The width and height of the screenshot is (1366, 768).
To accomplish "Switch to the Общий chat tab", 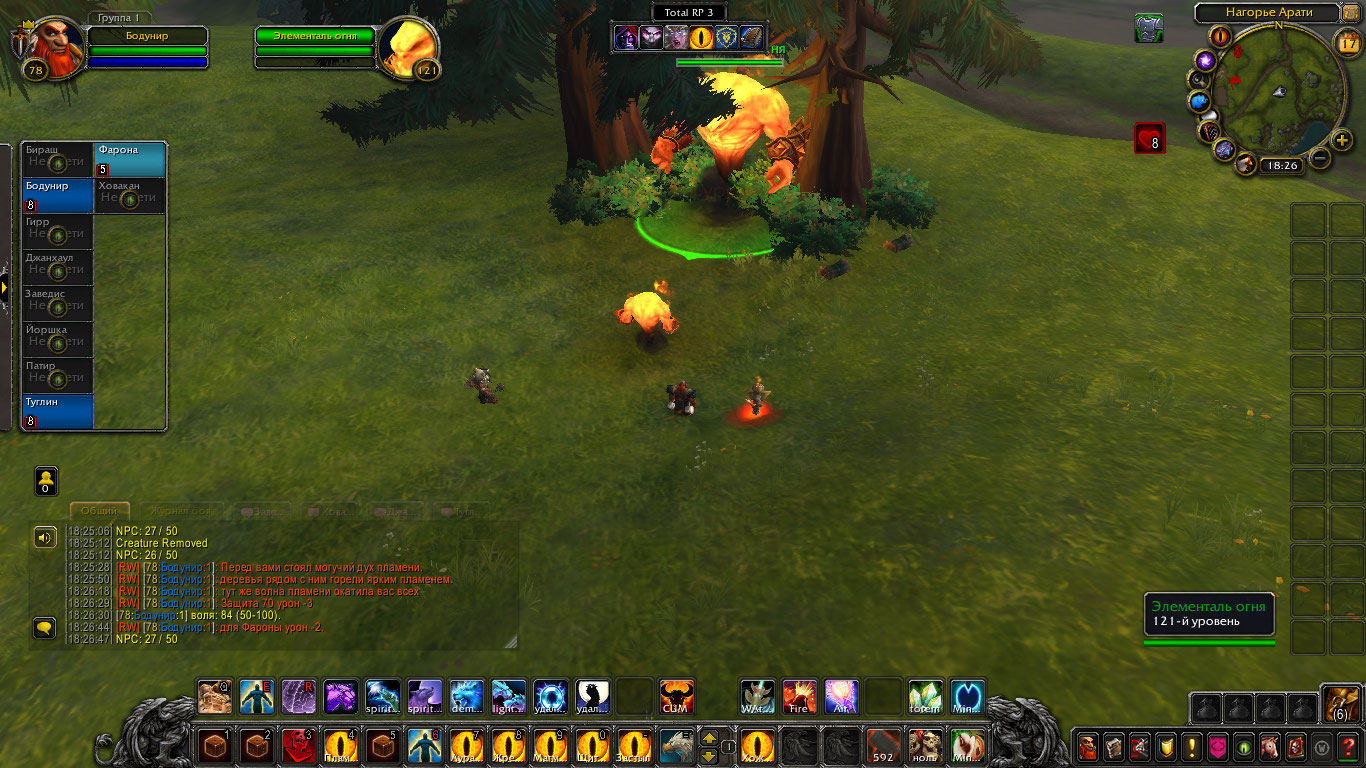I will tap(100, 511).
